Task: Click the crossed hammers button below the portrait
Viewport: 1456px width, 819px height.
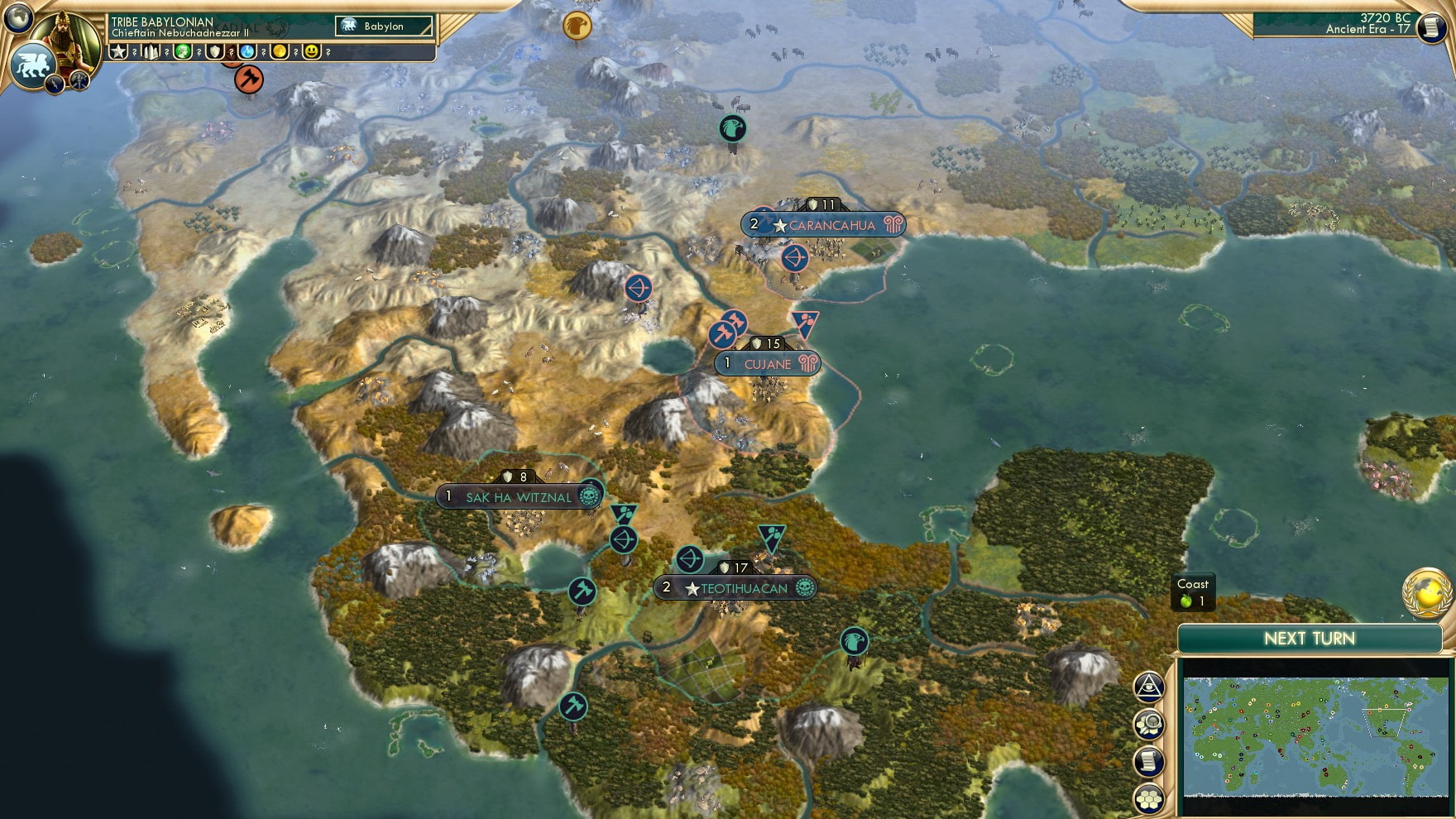Action: point(79,80)
